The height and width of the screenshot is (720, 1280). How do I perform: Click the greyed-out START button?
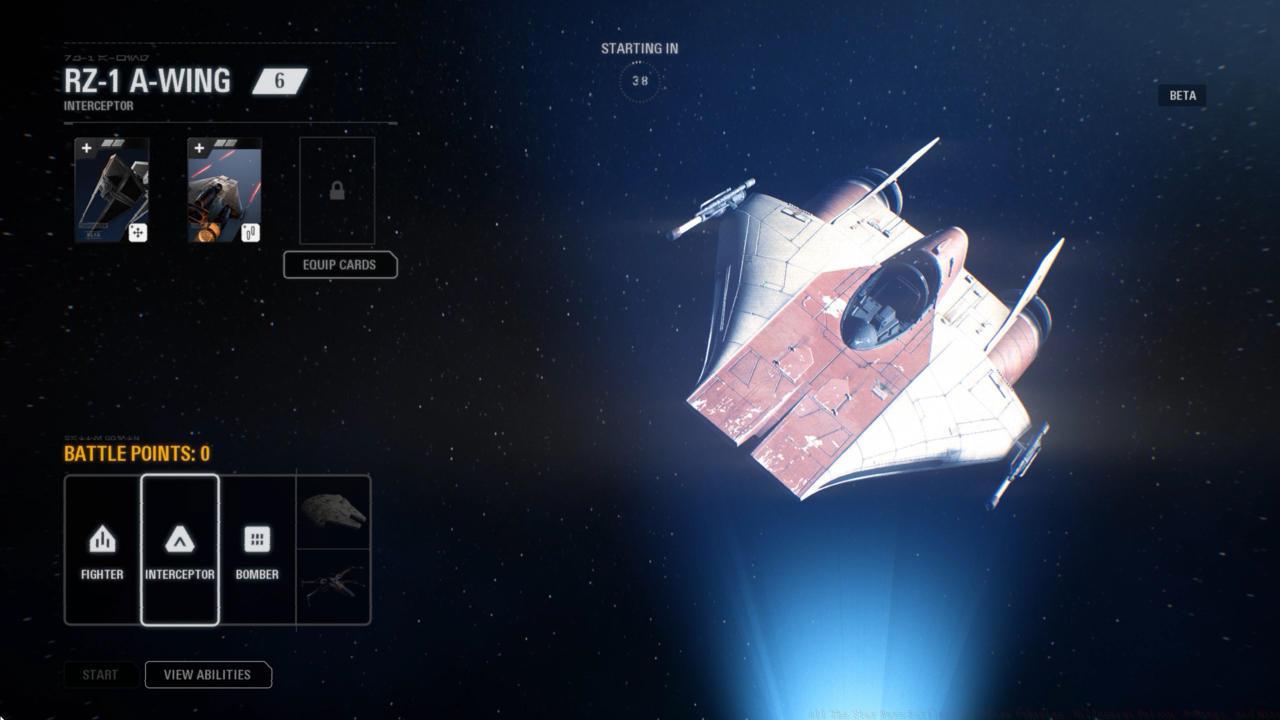tap(100, 675)
